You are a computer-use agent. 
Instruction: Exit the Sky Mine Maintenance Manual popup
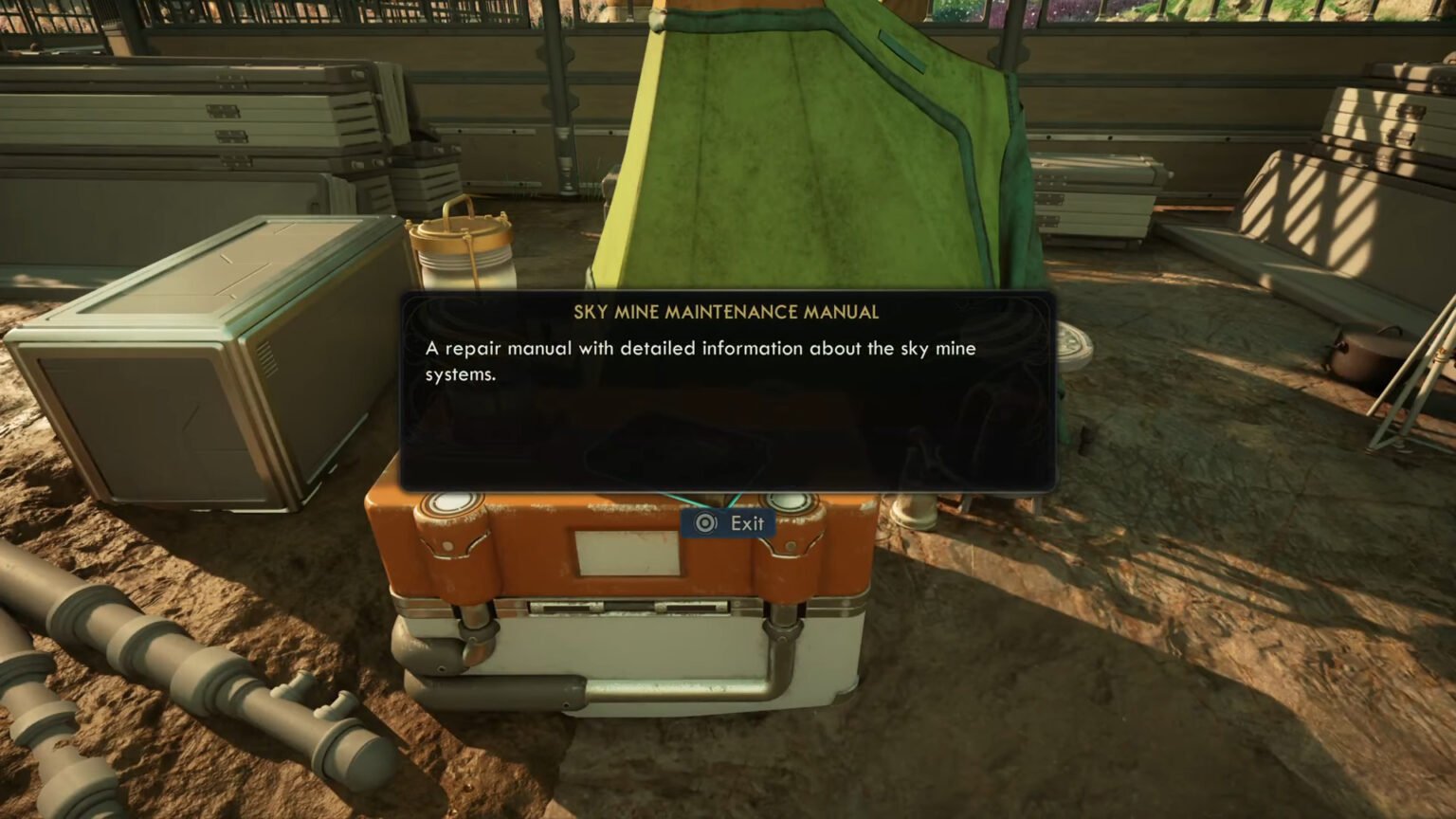click(x=729, y=523)
